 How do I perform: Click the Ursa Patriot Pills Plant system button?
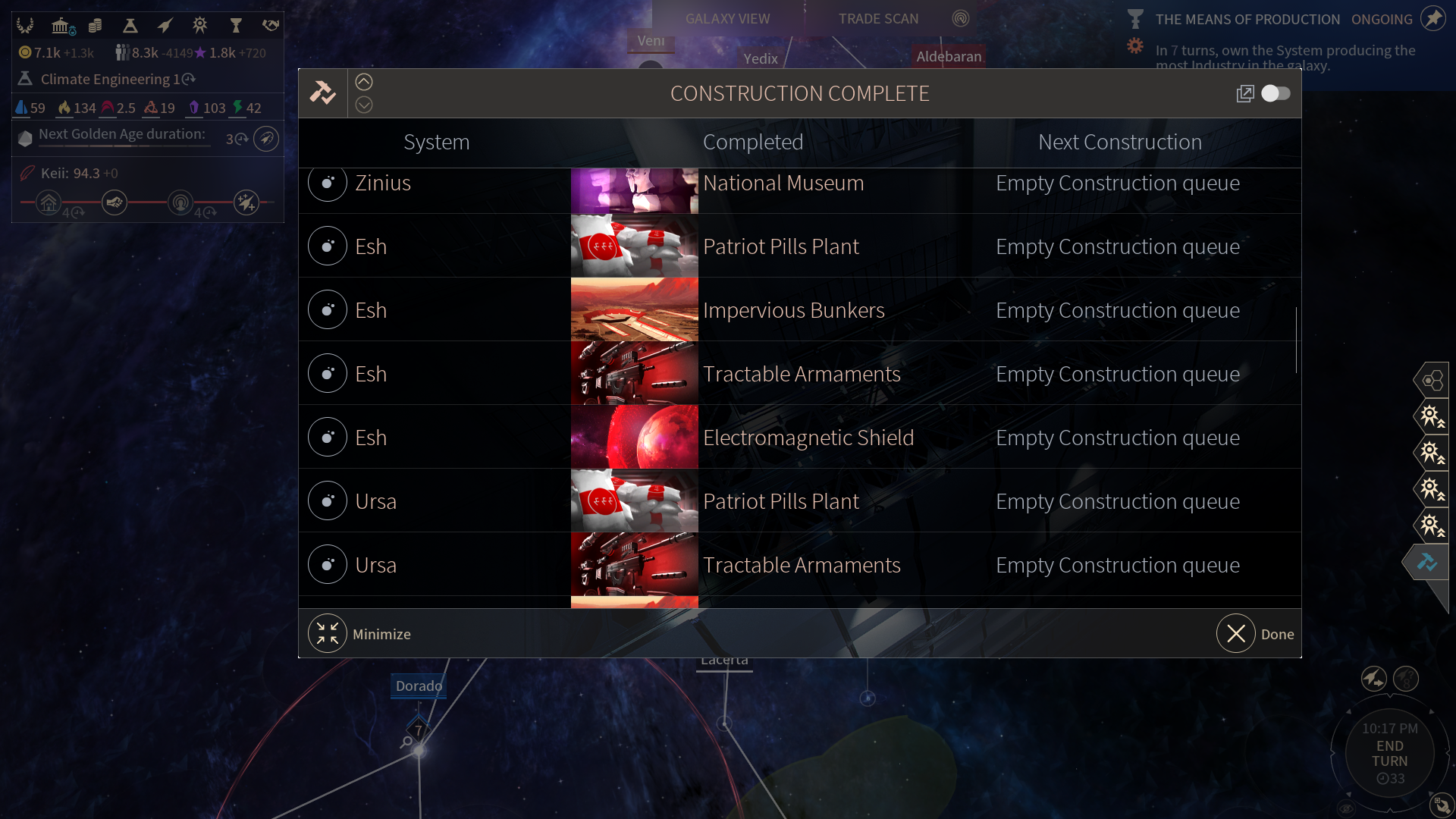pyautogui.click(x=328, y=501)
